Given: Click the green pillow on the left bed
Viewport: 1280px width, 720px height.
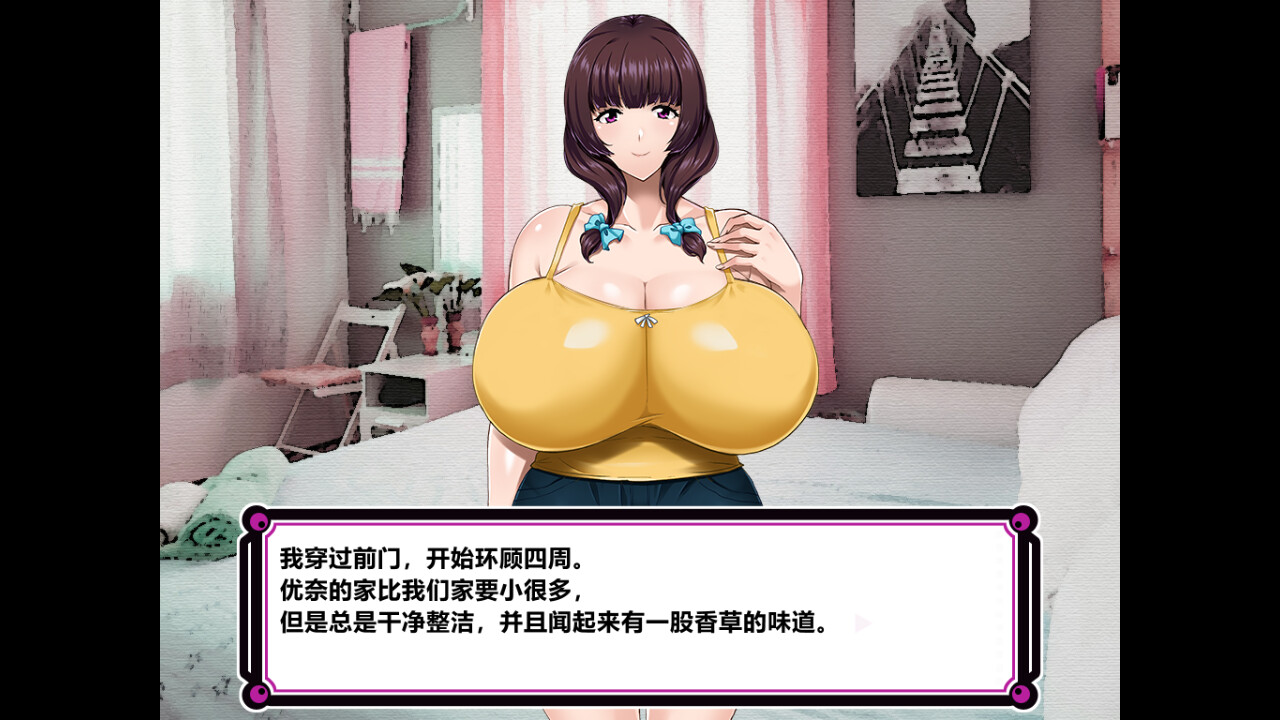Looking at the screenshot, I should (x=210, y=510).
